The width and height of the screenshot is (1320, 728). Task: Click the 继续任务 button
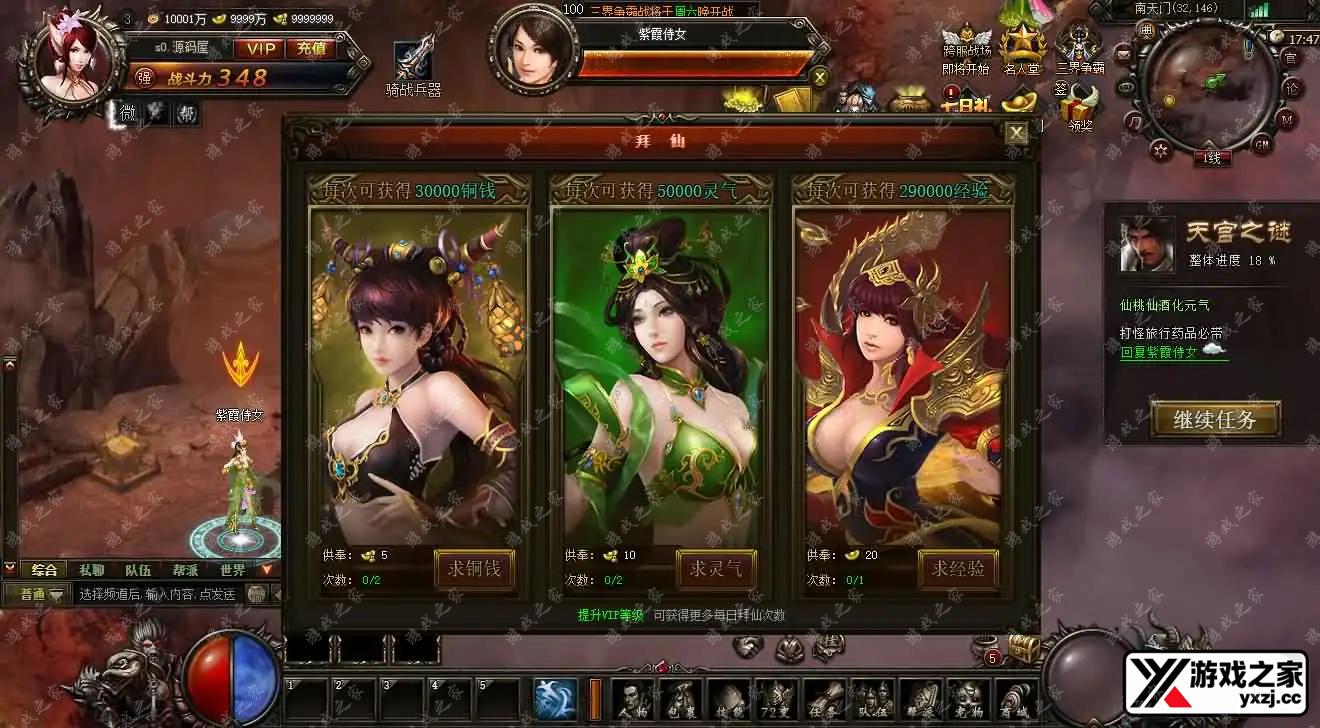tap(1215, 419)
